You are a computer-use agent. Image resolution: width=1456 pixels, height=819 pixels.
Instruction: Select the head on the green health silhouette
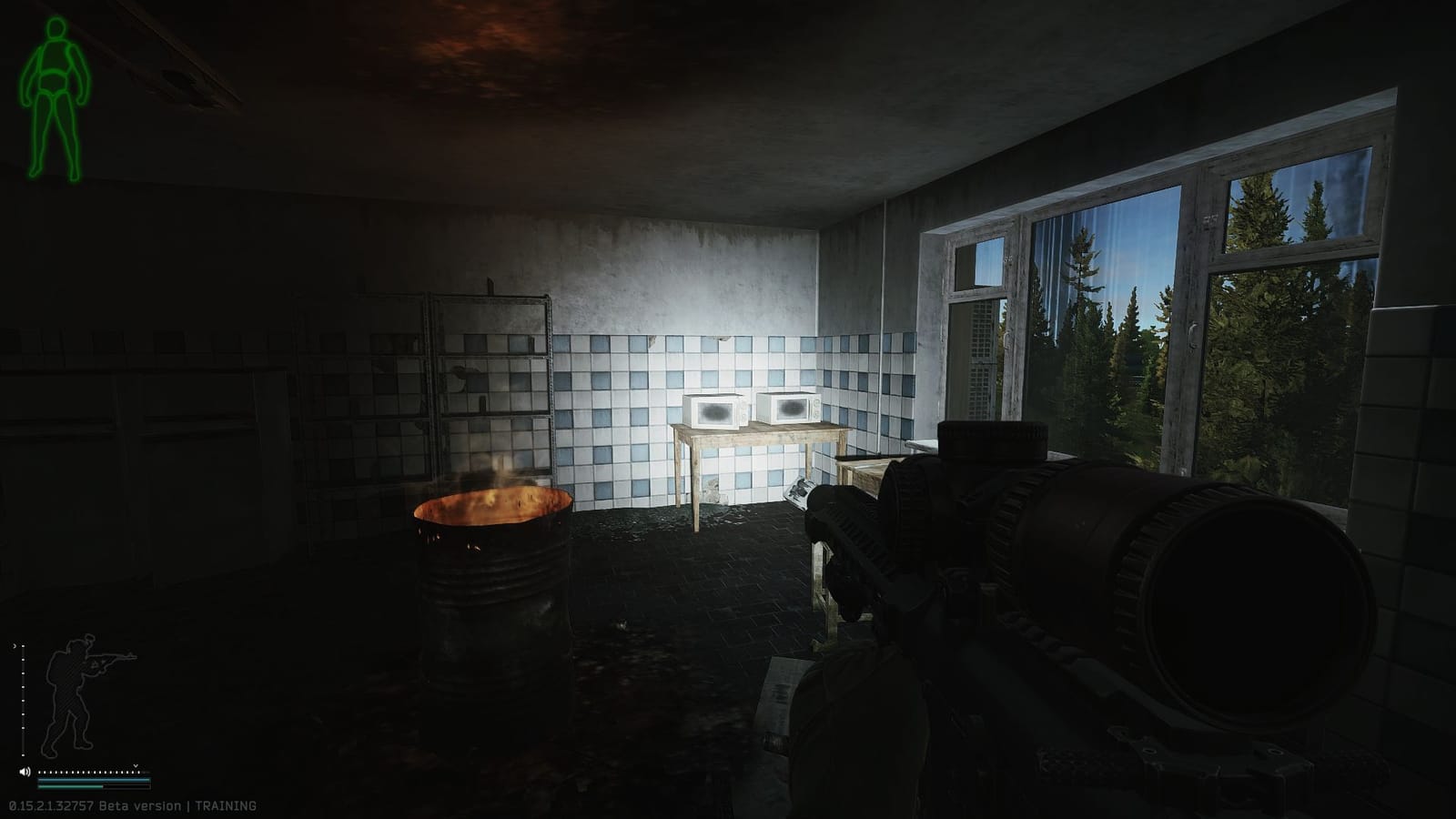point(55,28)
